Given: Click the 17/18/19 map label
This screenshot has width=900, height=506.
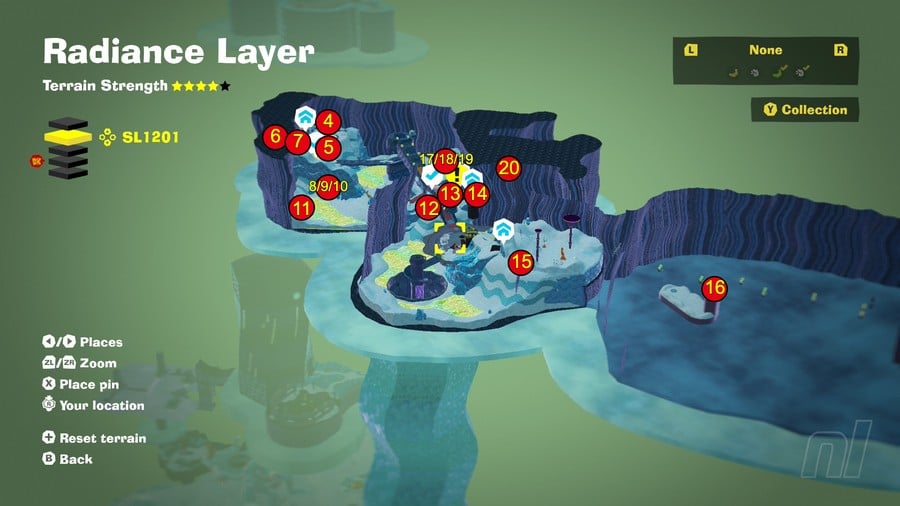Looking at the screenshot, I should pyautogui.click(x=446, y=159).
